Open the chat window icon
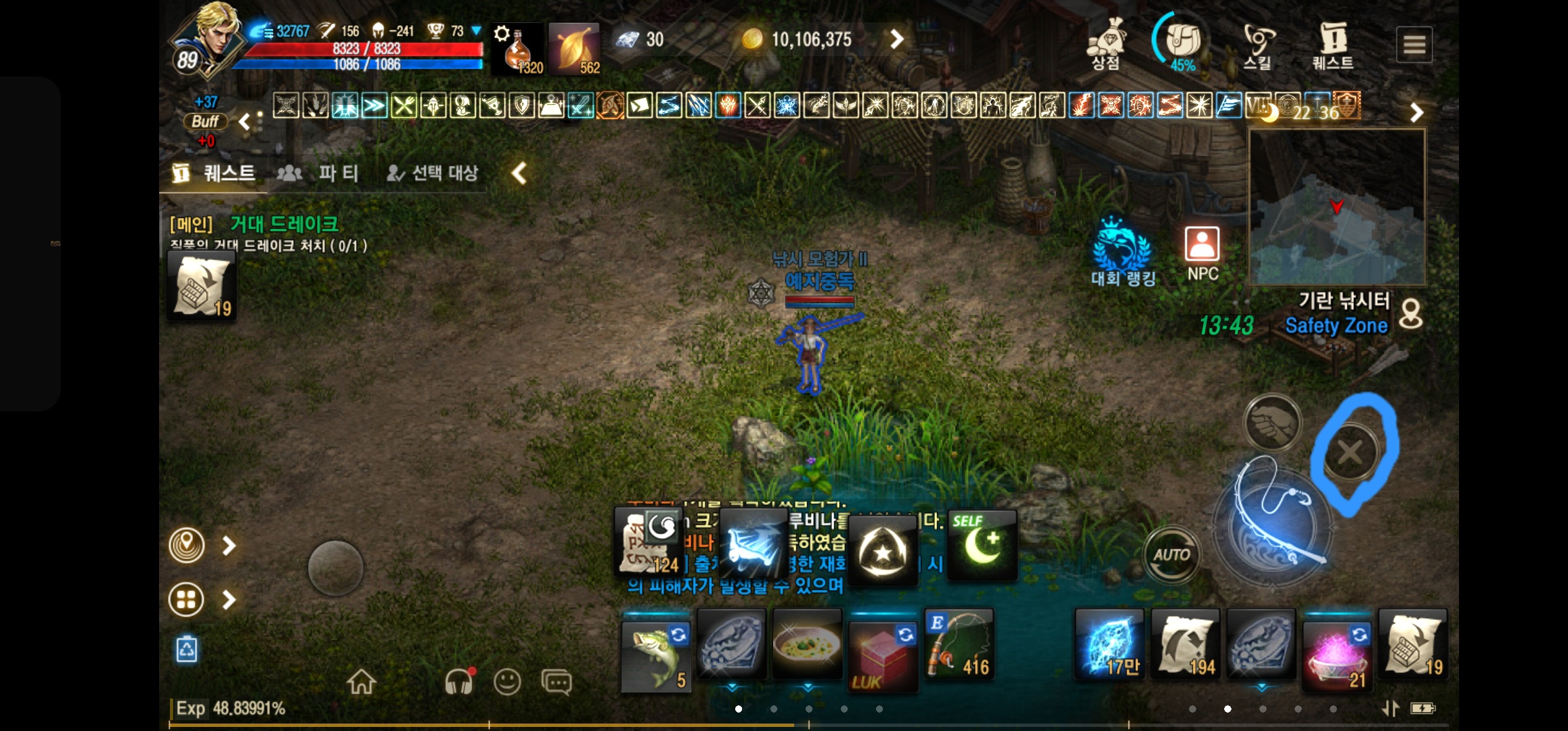The image size is (1568, 731). click(x=557, y=682)
